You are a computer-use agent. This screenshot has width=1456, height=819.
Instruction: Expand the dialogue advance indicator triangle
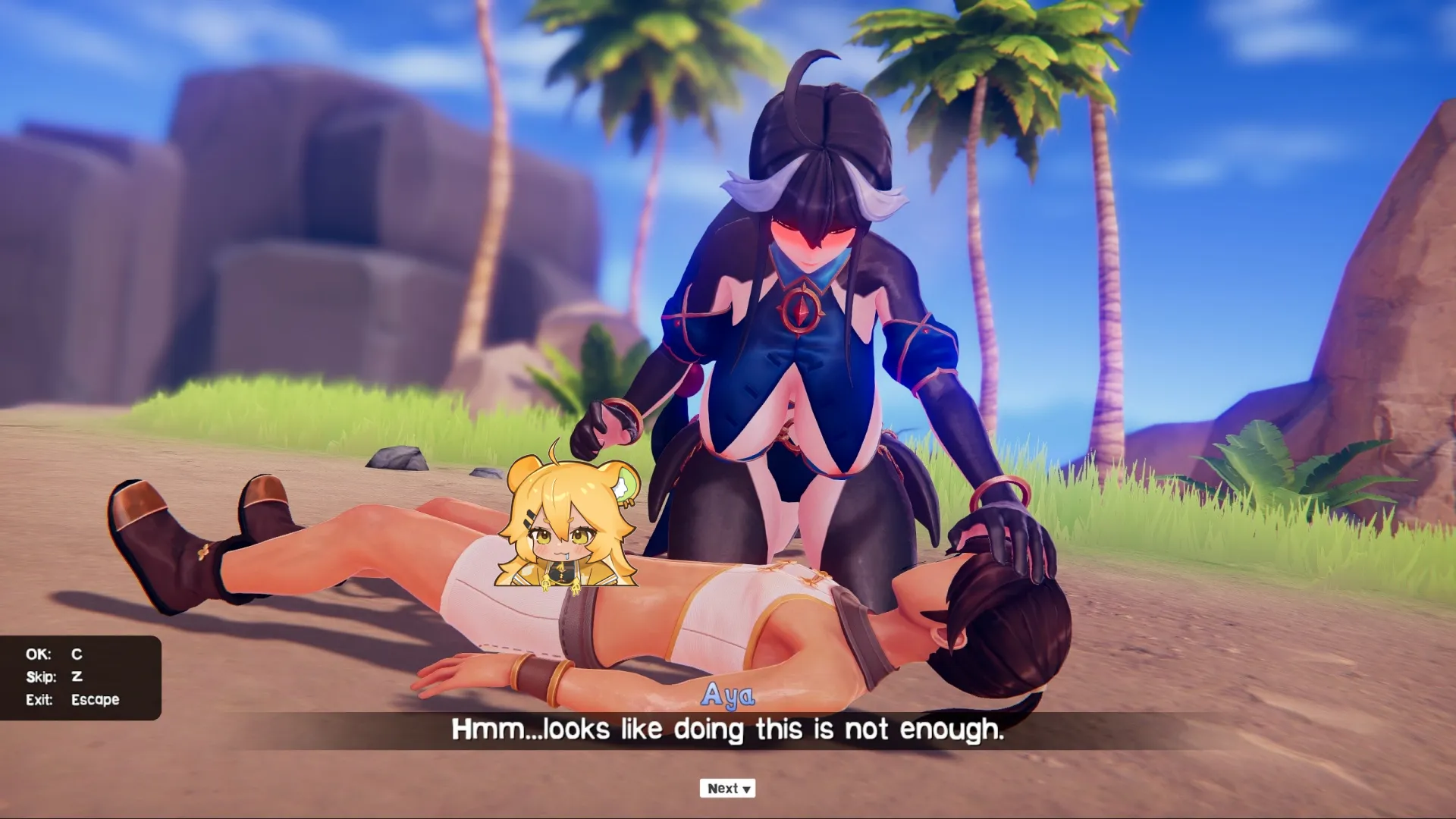pos(745,789)
